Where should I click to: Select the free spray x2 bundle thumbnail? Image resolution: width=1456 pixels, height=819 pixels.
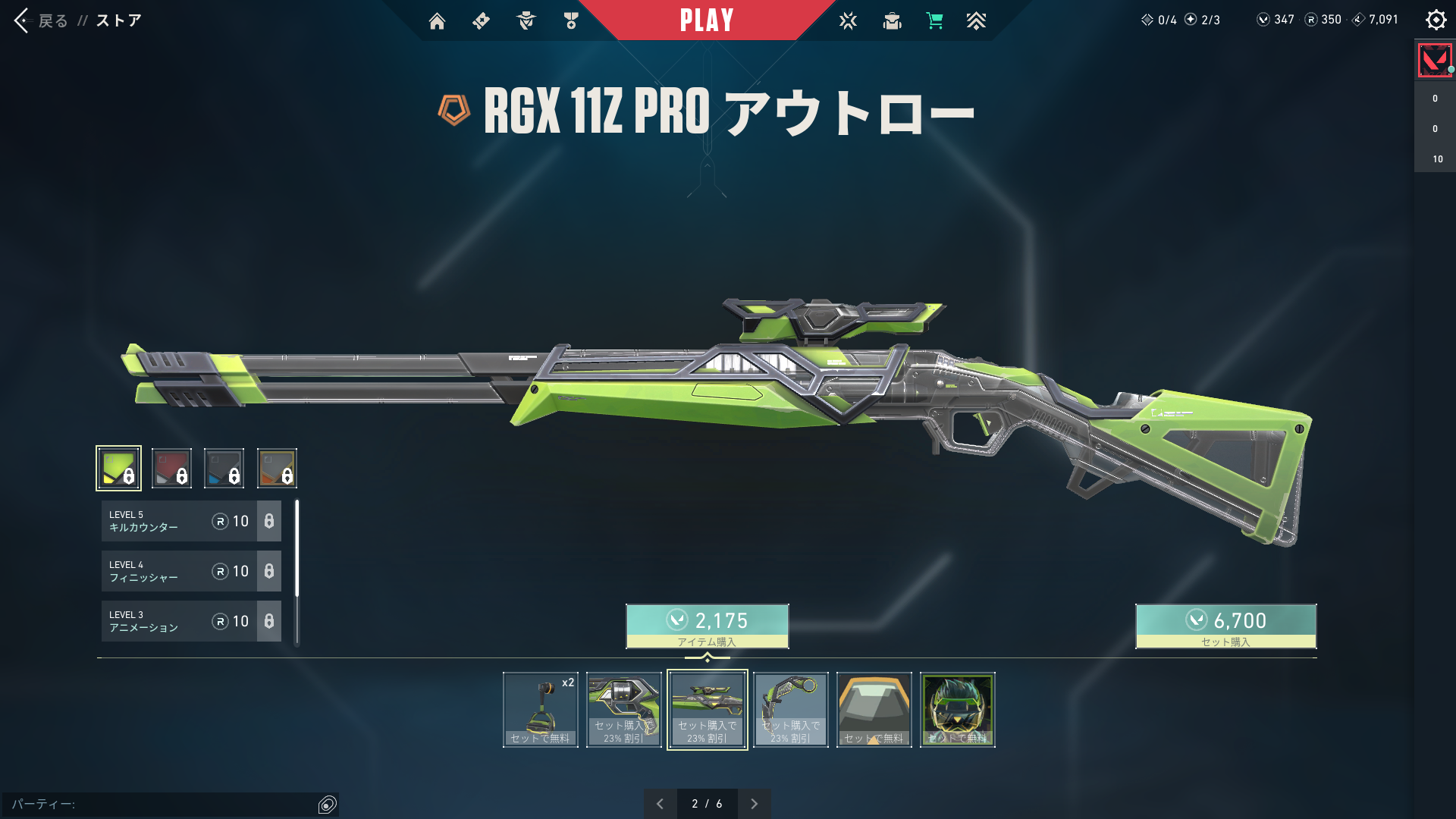click(x=540, y=709)
